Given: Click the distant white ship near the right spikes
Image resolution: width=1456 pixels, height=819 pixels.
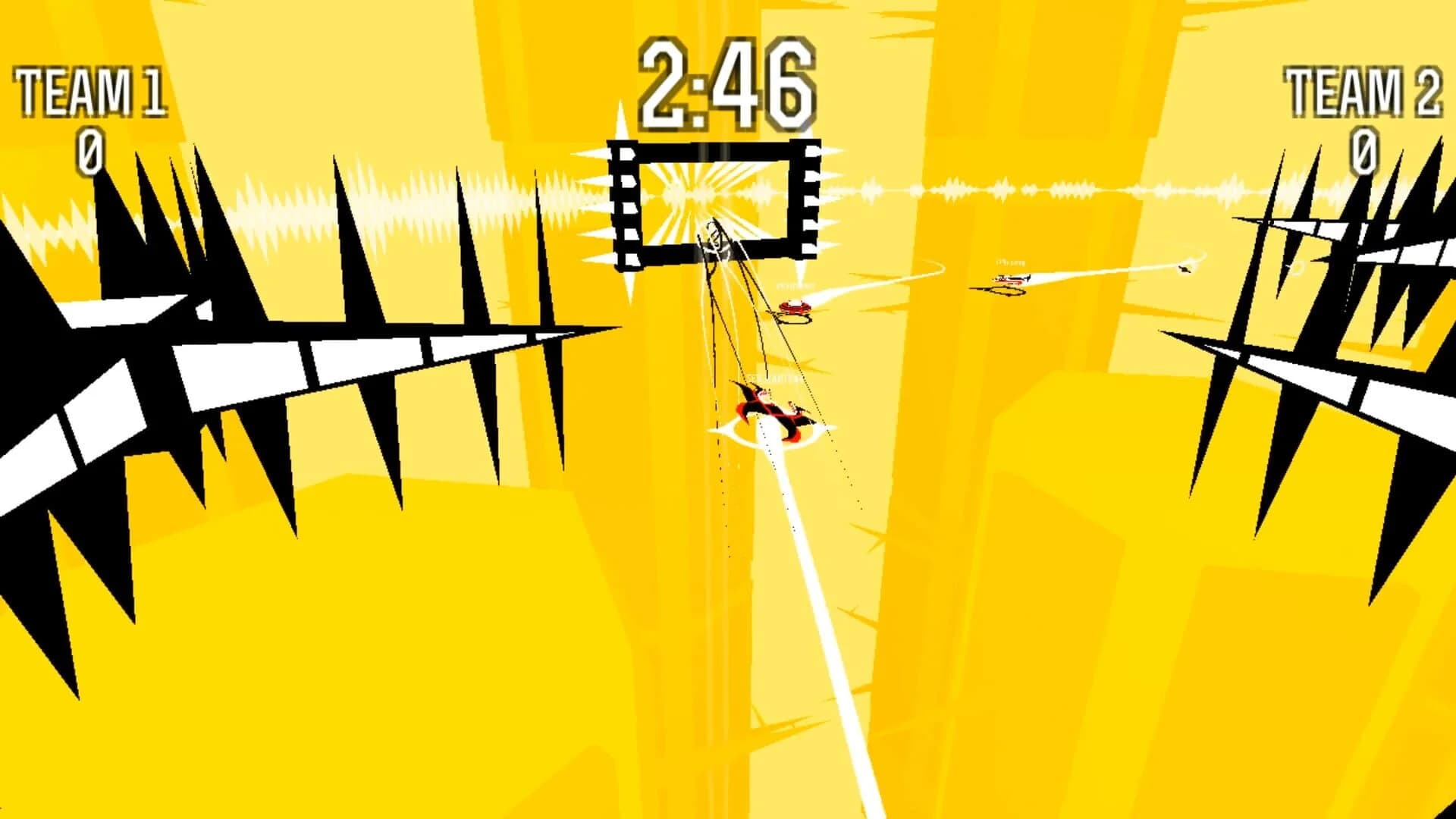Looking at the screenshot, I should 1183,269.
